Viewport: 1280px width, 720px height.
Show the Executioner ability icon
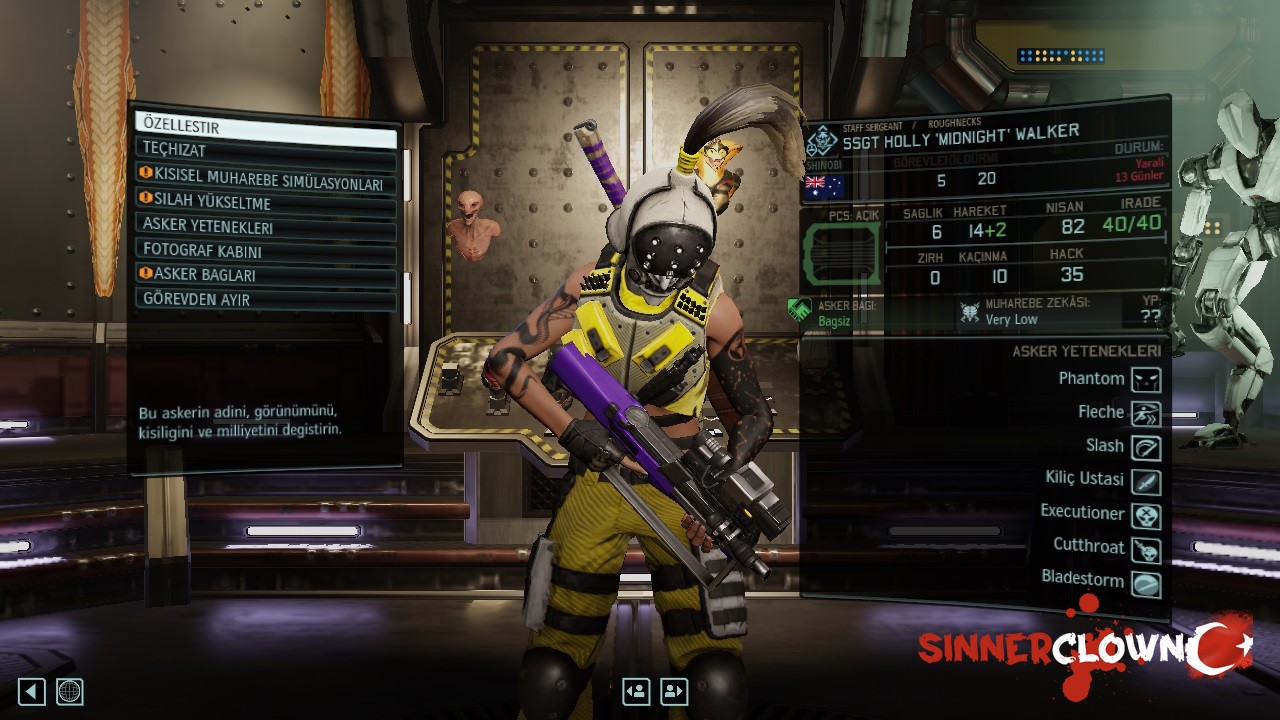(x=1146, y=515)
